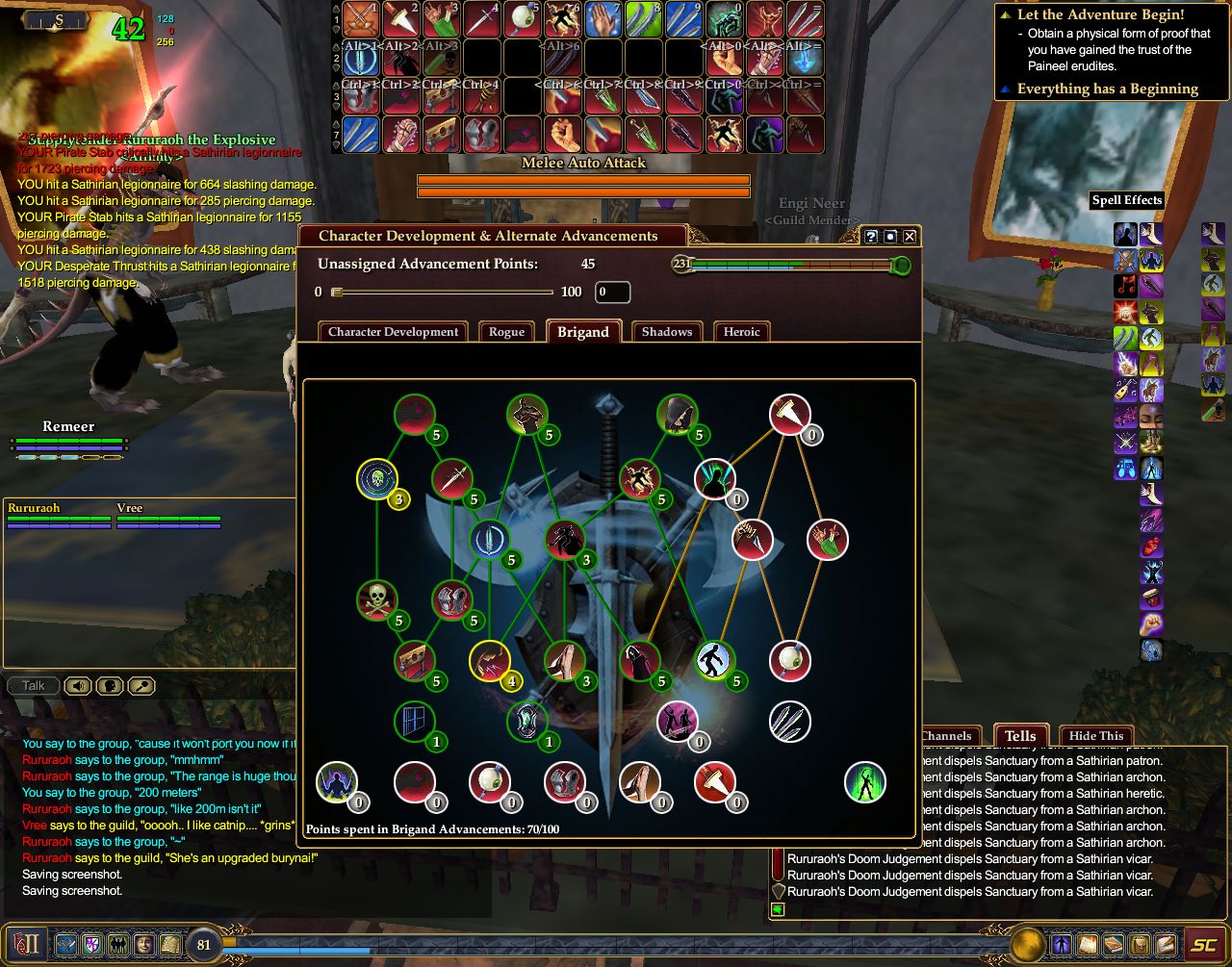Select the skull and crossbones advancement node

click(376, 600)
